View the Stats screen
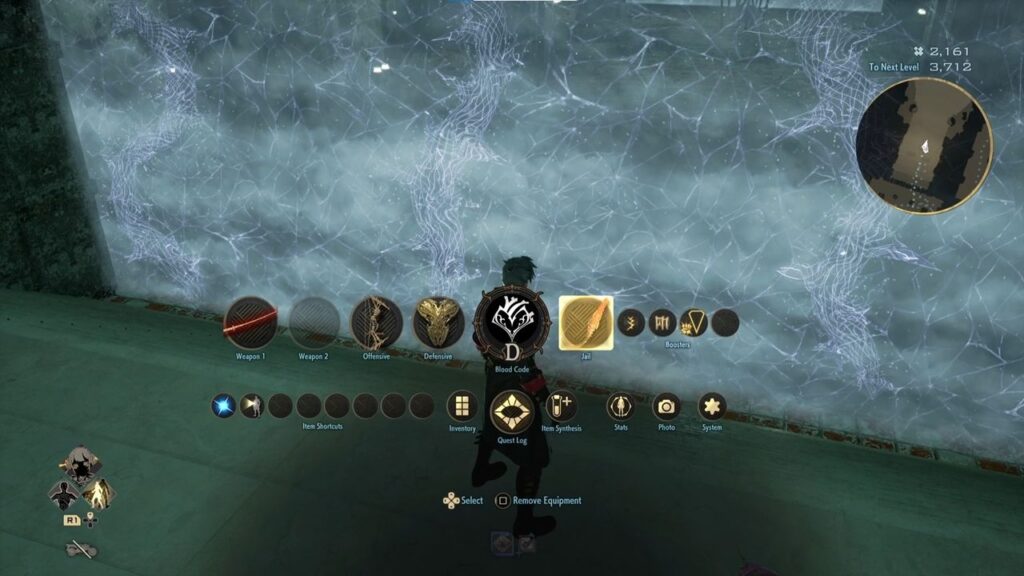This screenshot has height=576, width=1024. tap(620, 406)
